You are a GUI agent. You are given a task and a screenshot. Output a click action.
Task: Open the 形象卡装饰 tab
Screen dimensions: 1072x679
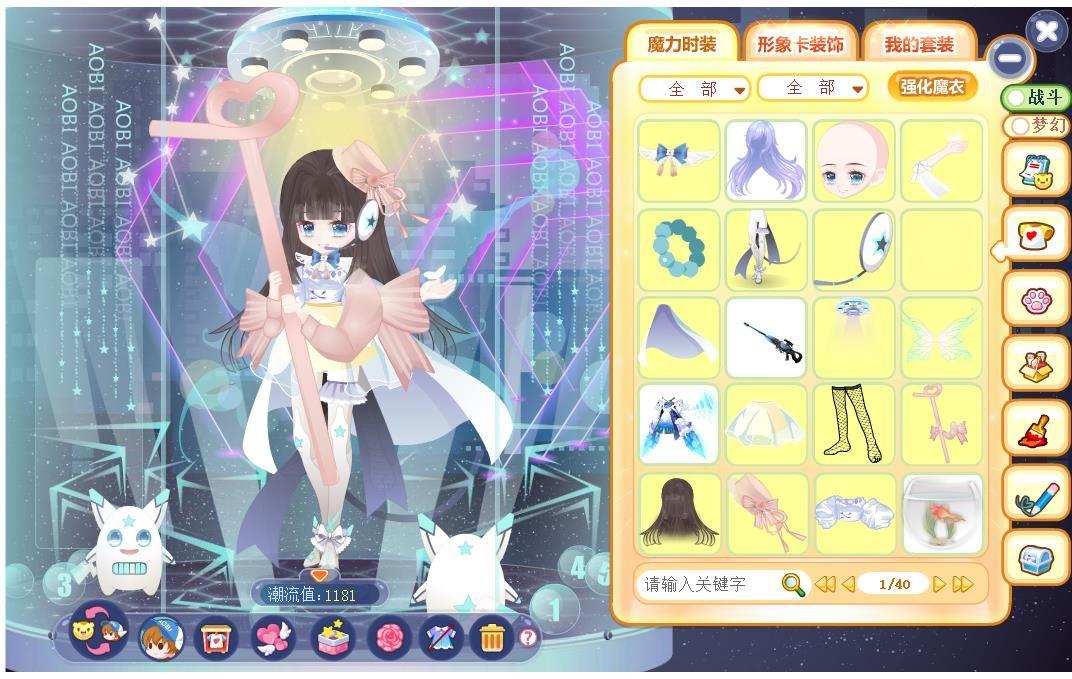click(x=799, y=44)
